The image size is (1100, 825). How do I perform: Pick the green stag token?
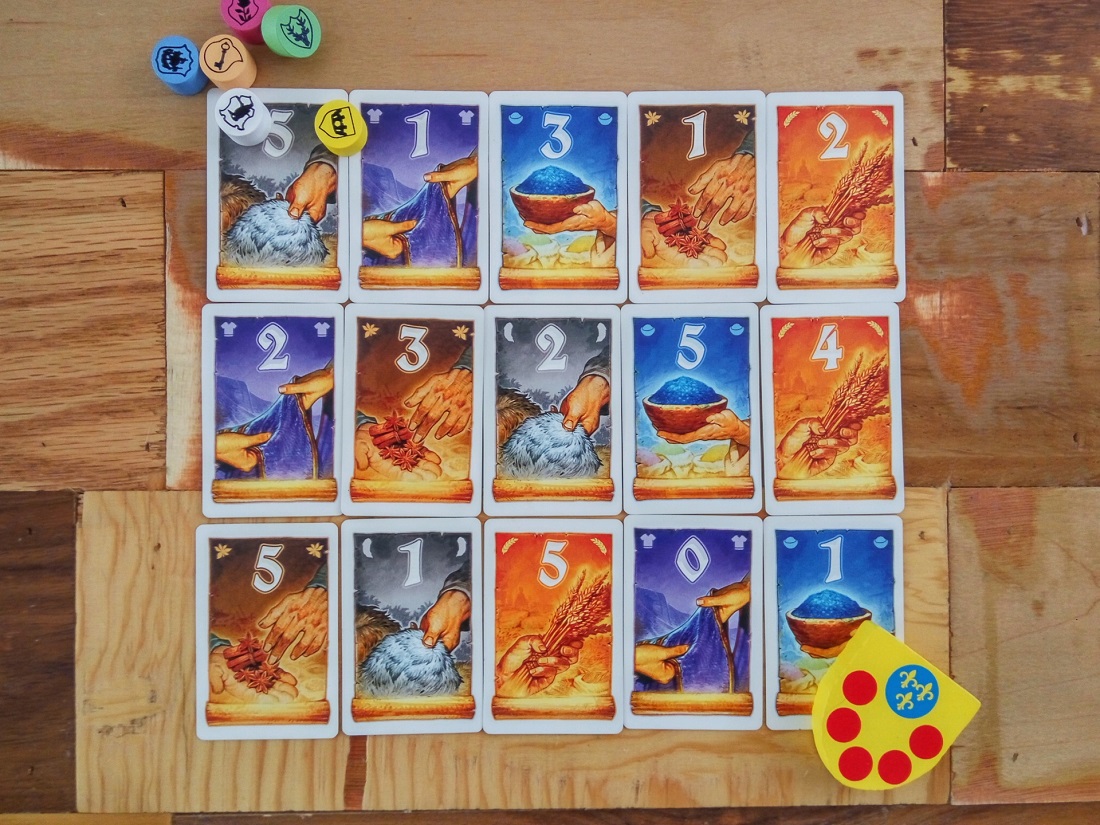point(291,29)
